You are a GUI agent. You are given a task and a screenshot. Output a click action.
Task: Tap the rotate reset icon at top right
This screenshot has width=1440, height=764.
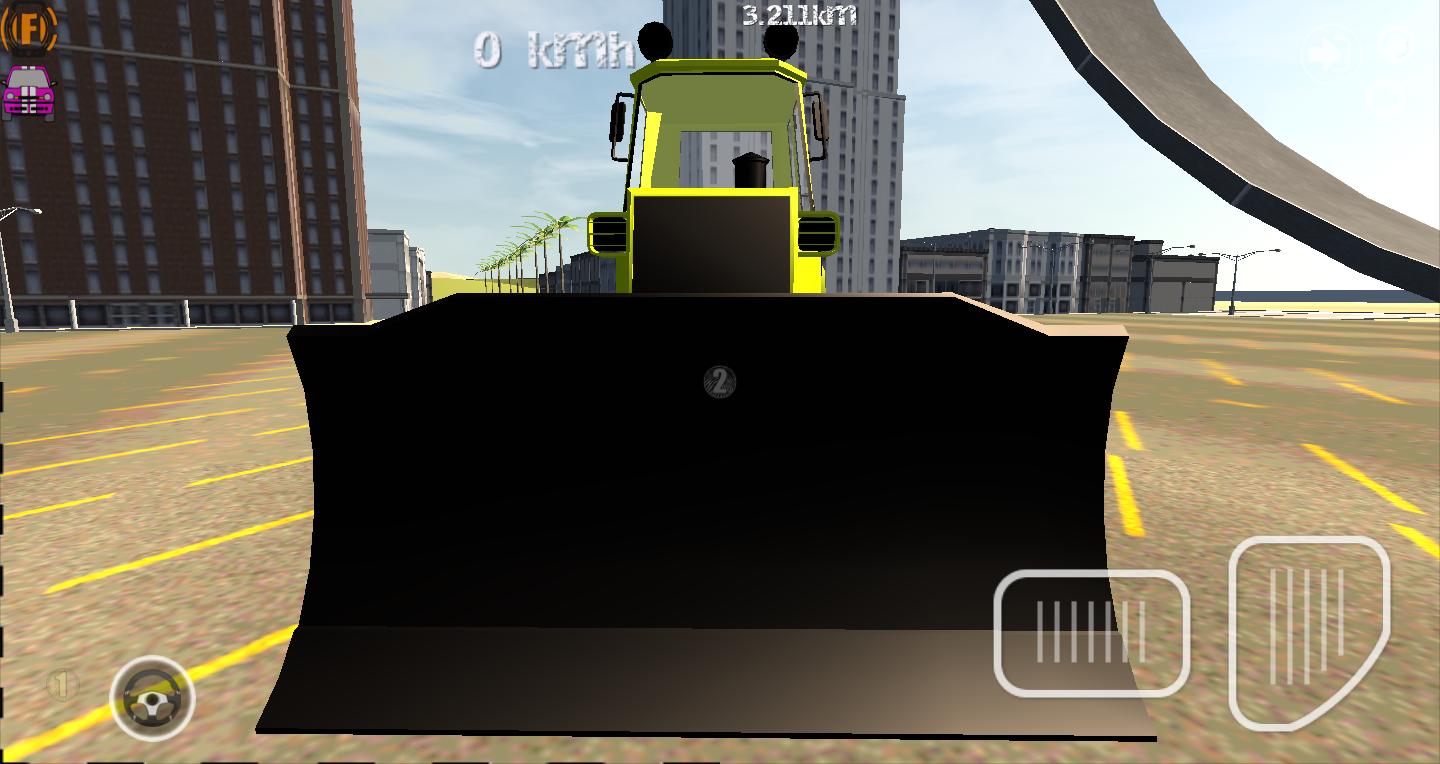point(1396,43)
